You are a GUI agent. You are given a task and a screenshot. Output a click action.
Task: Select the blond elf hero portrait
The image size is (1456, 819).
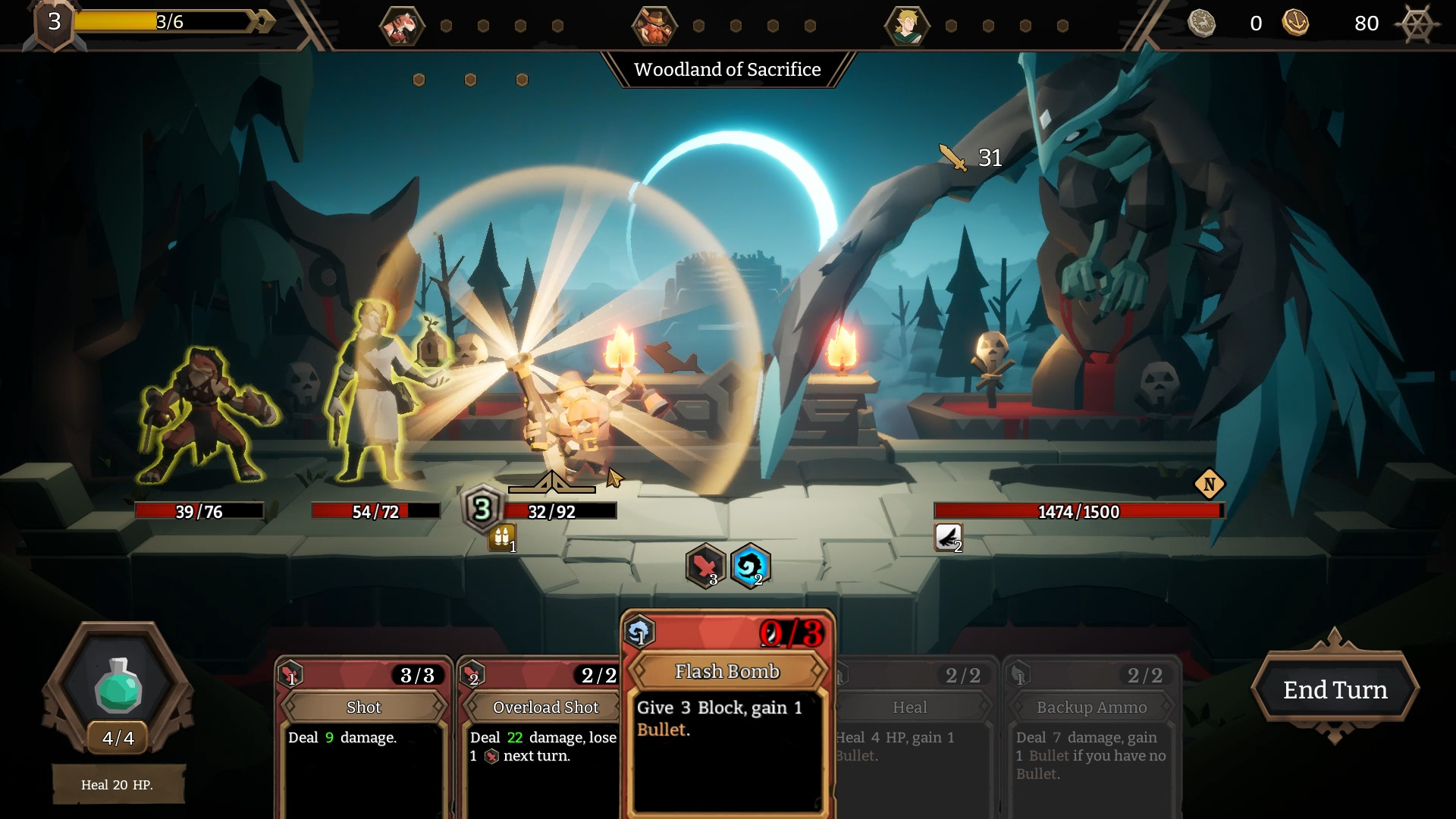tap(906, 26)
